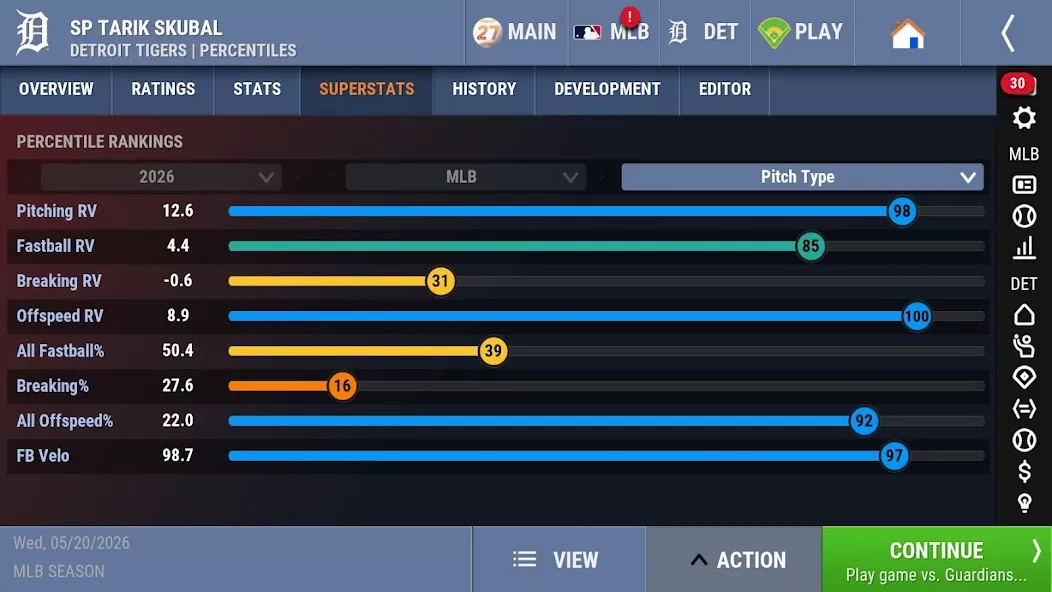Switch to the Editor tab

point(725,90)
